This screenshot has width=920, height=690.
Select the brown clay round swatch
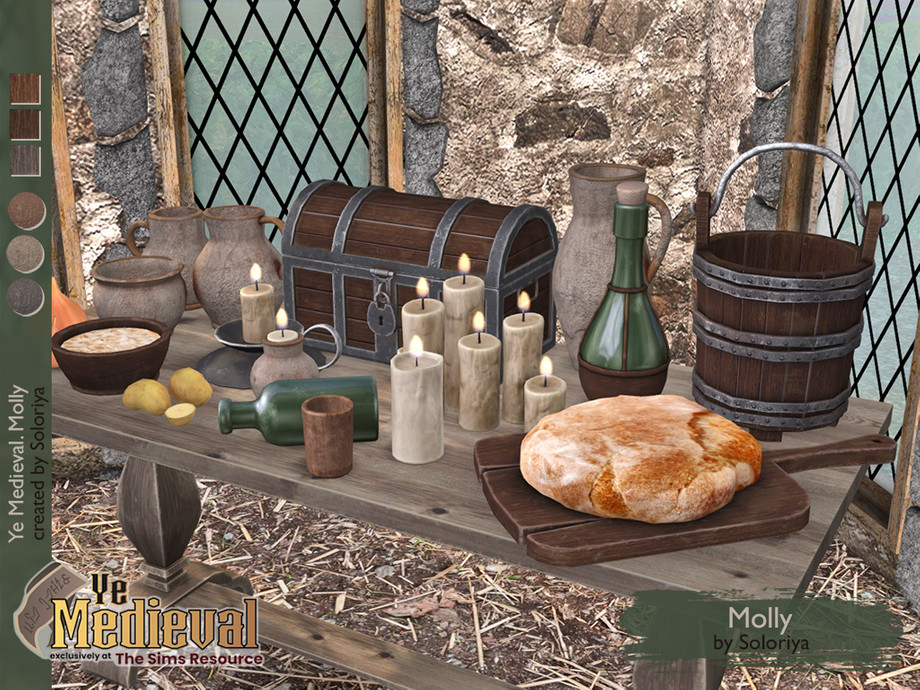click(x=26, y=211)
